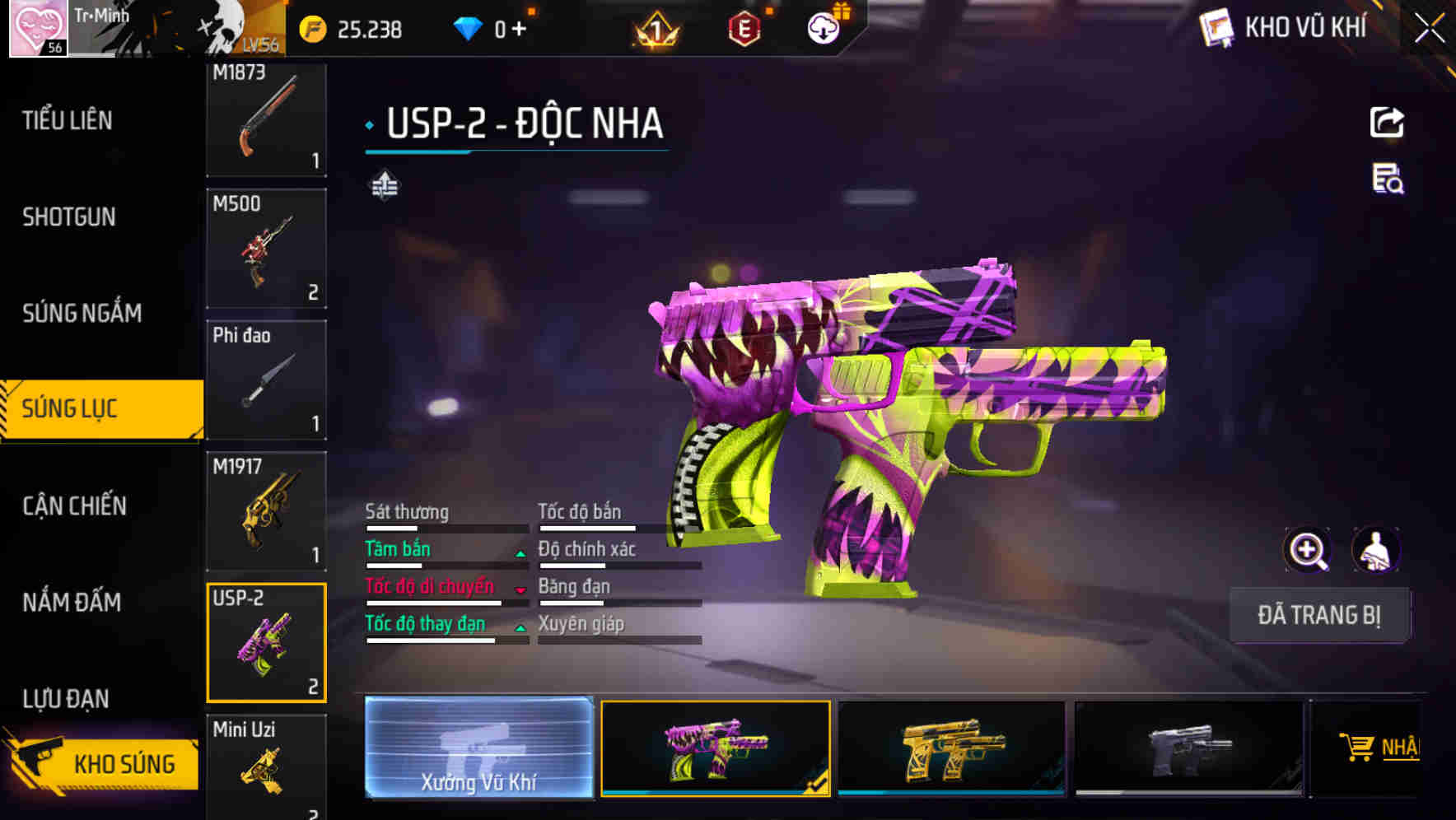Select the Mini Uzi from the weapon list
This screenshot has width=1456, height=820.
point(265,766)
